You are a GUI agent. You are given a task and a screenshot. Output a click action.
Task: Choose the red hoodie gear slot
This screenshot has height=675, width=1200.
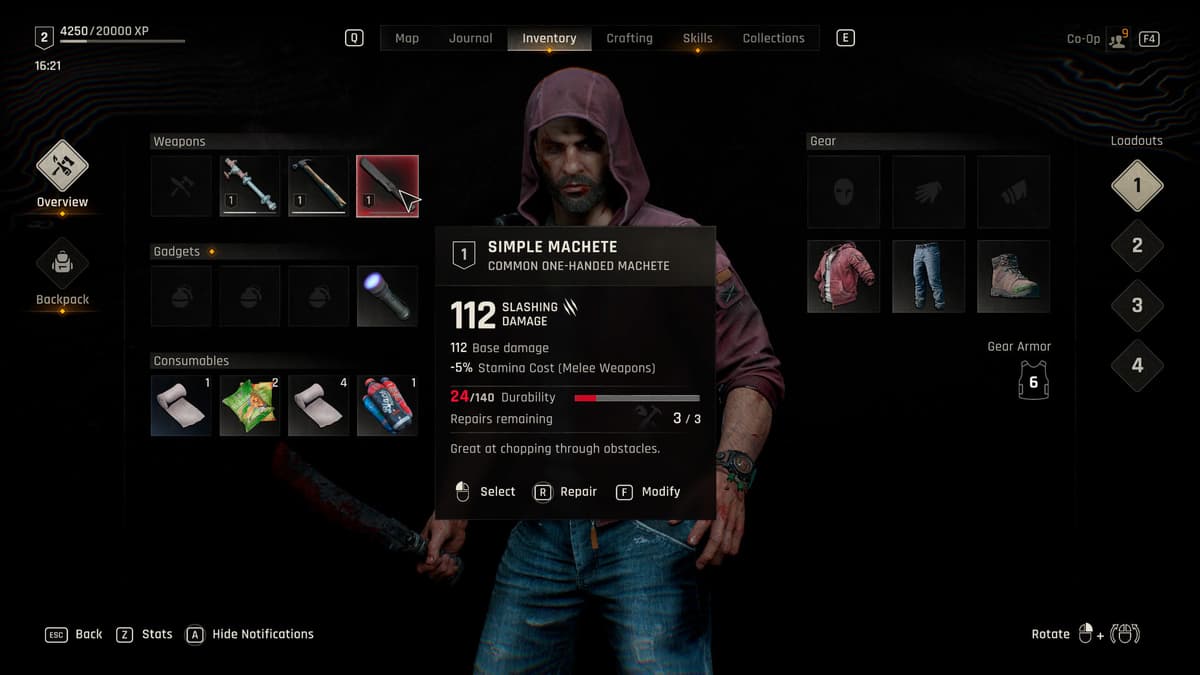843,276
